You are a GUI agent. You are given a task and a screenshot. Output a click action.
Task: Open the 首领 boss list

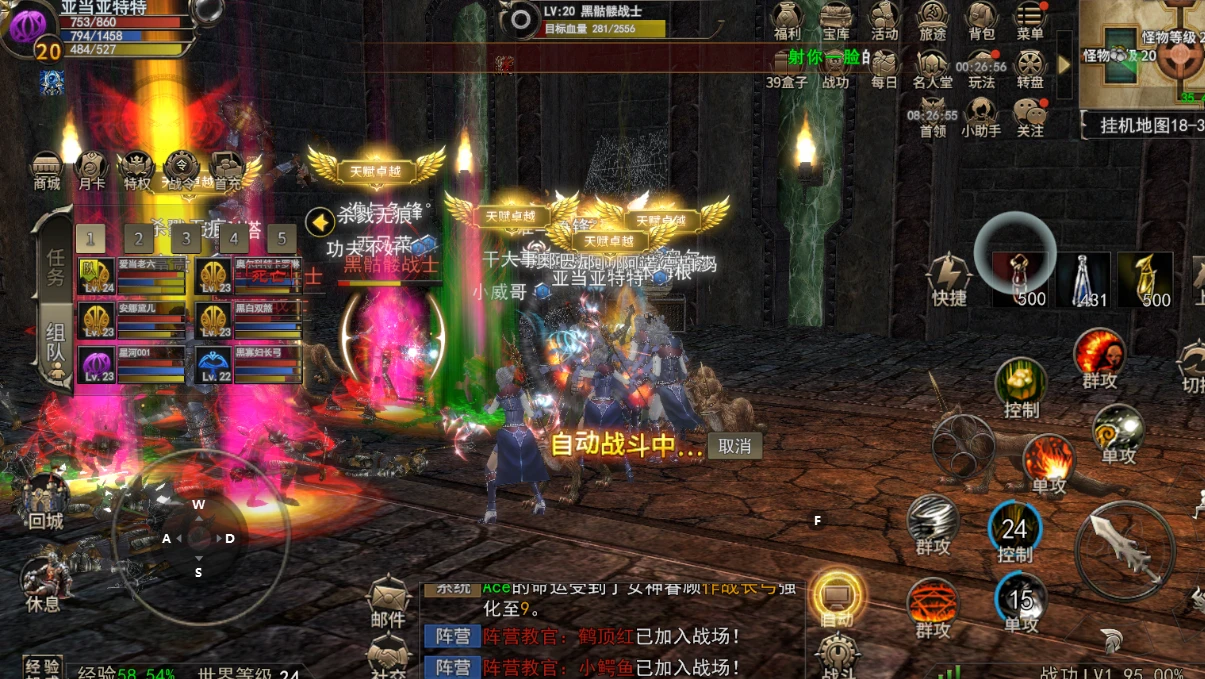point(933,116)
